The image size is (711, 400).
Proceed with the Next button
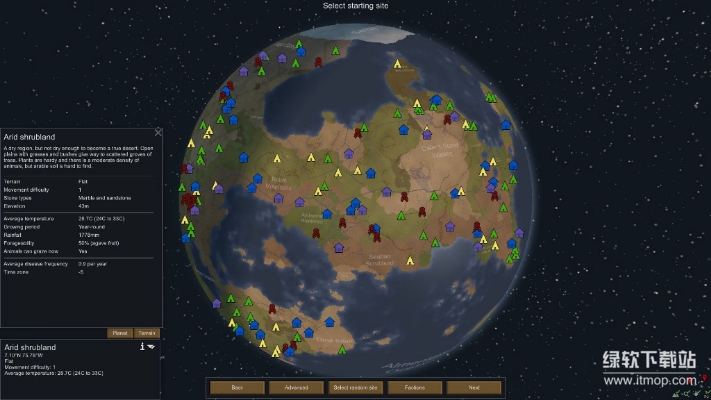pyautogui.click(x=473, y=387)
